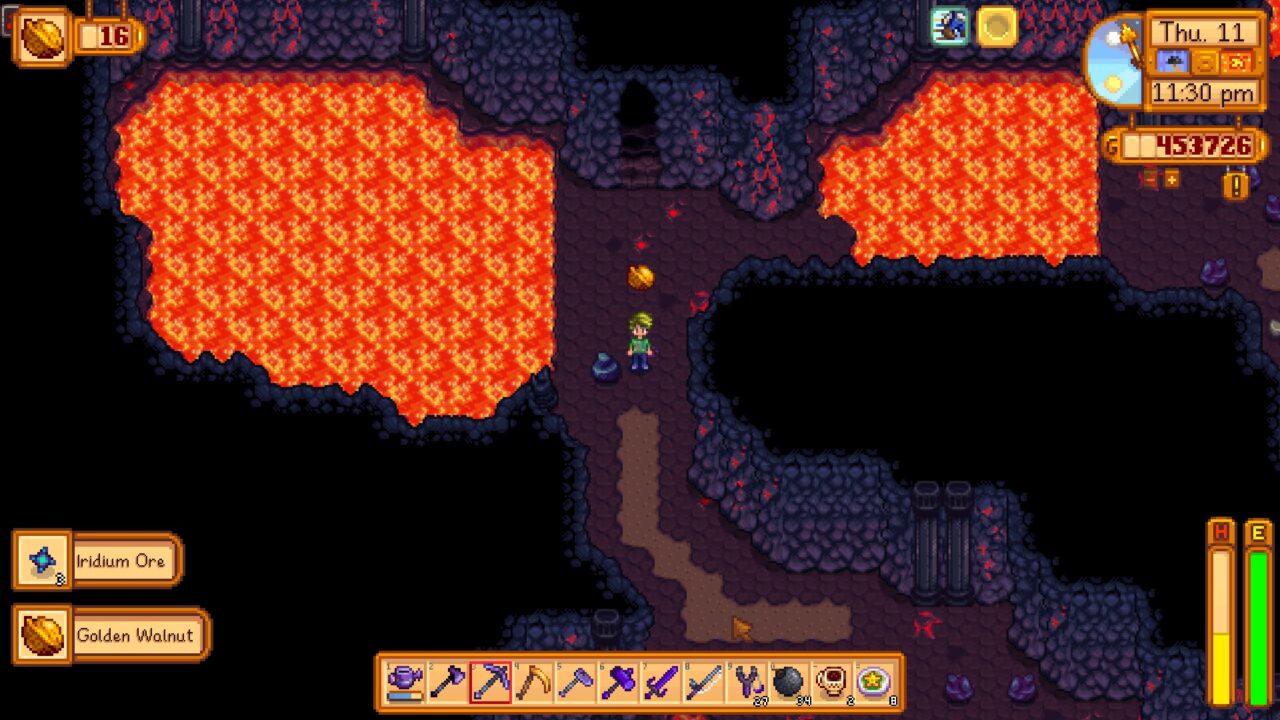Pick the iridium hoe in the hotbar

pyautogui.click(x=576, y=683)
